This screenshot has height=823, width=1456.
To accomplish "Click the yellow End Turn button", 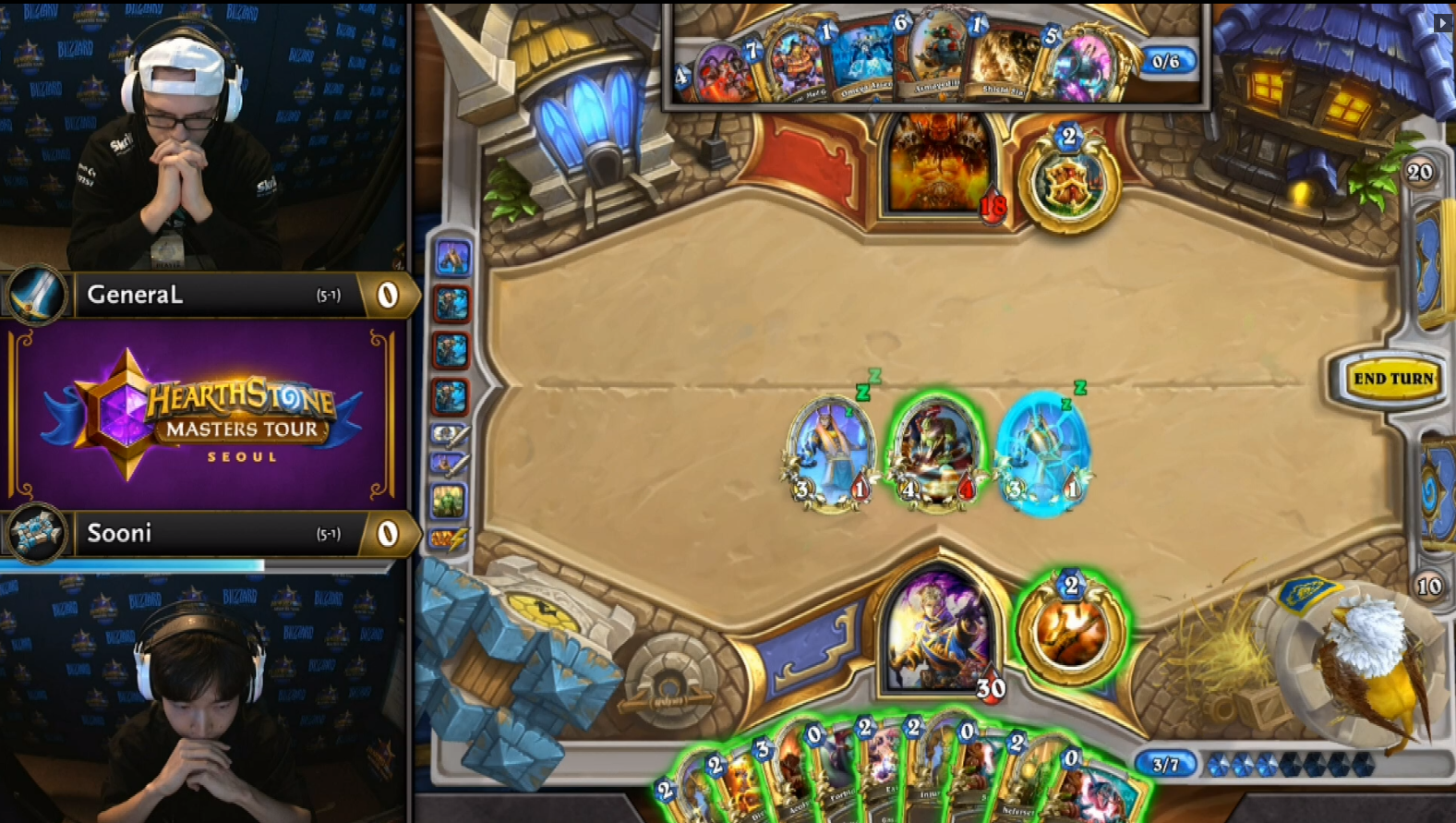I will 1392,378.
